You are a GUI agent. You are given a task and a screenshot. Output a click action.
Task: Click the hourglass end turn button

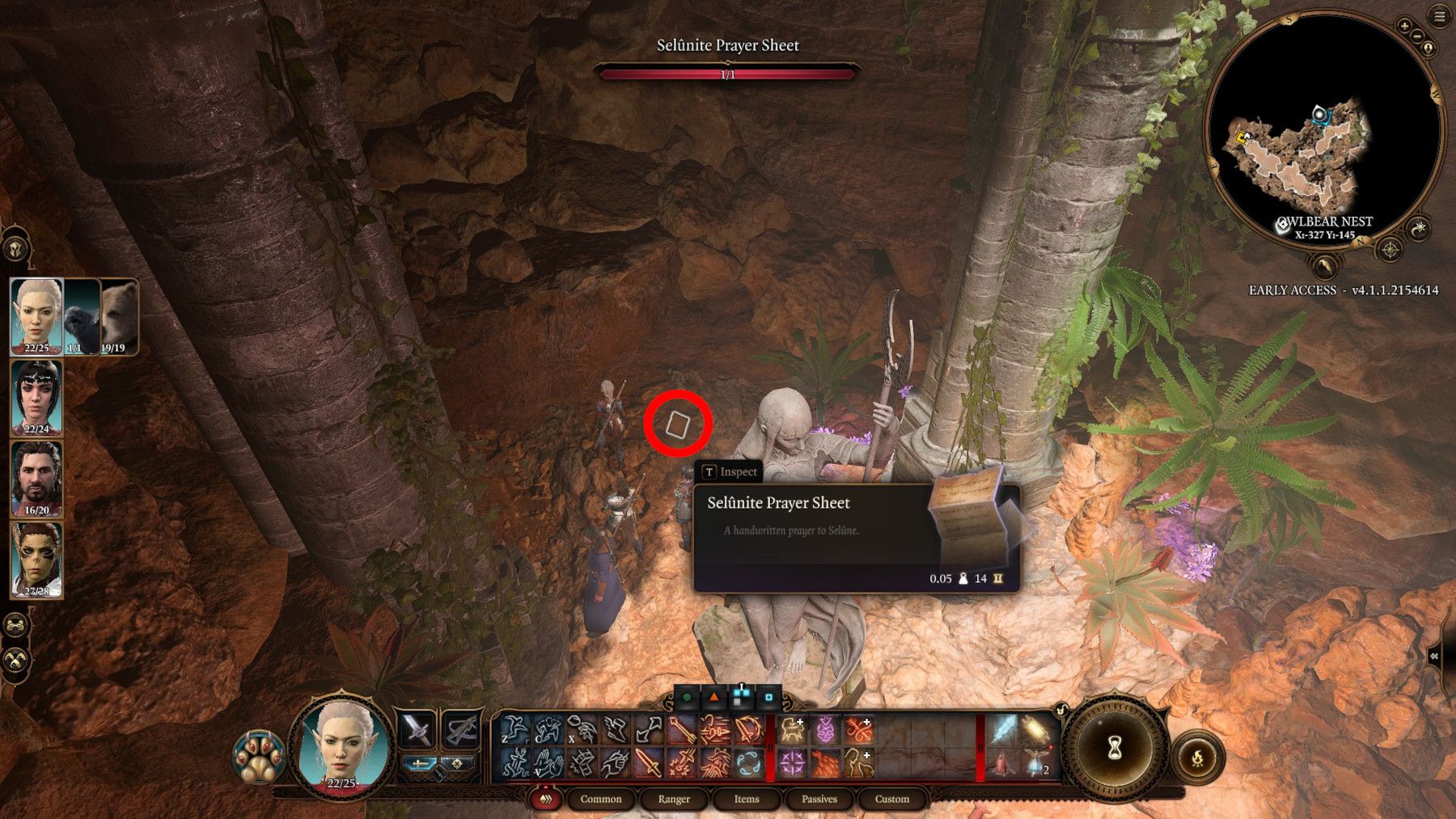click(x=1114, y=747)
